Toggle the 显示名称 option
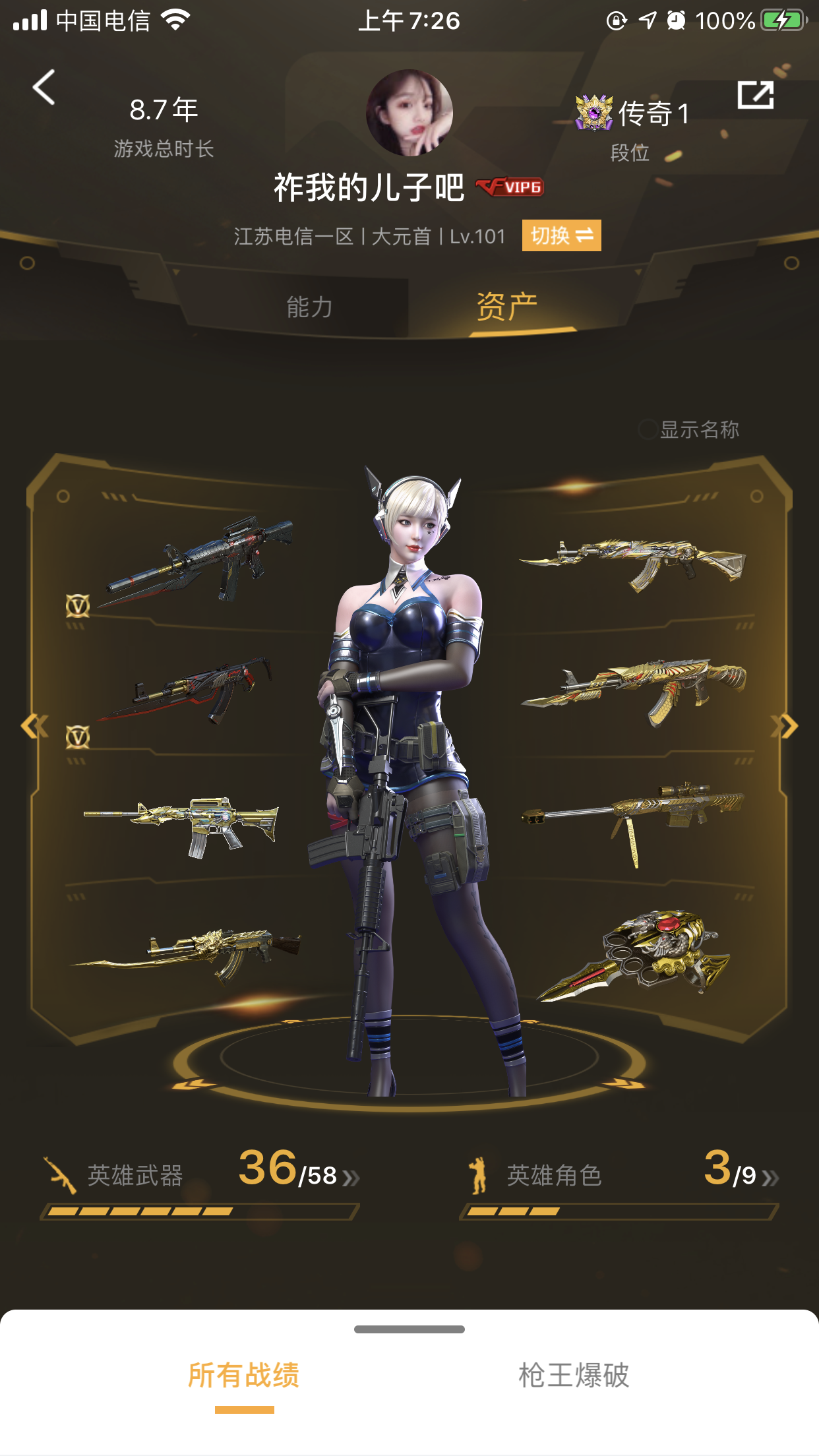This screenshot has width=819, height=1456. 648,430
